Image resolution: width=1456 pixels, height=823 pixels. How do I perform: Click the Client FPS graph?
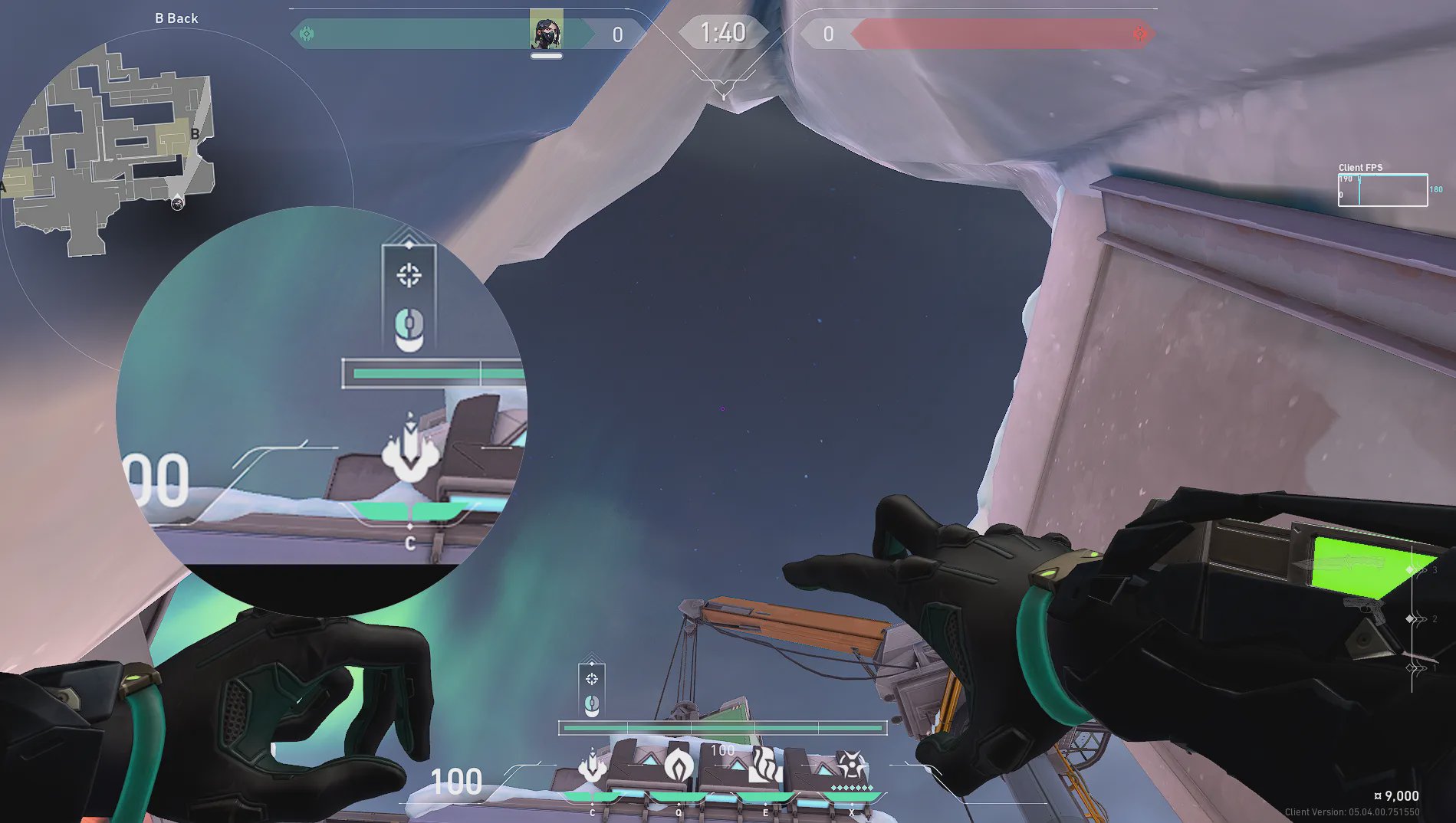point(1382,190)
